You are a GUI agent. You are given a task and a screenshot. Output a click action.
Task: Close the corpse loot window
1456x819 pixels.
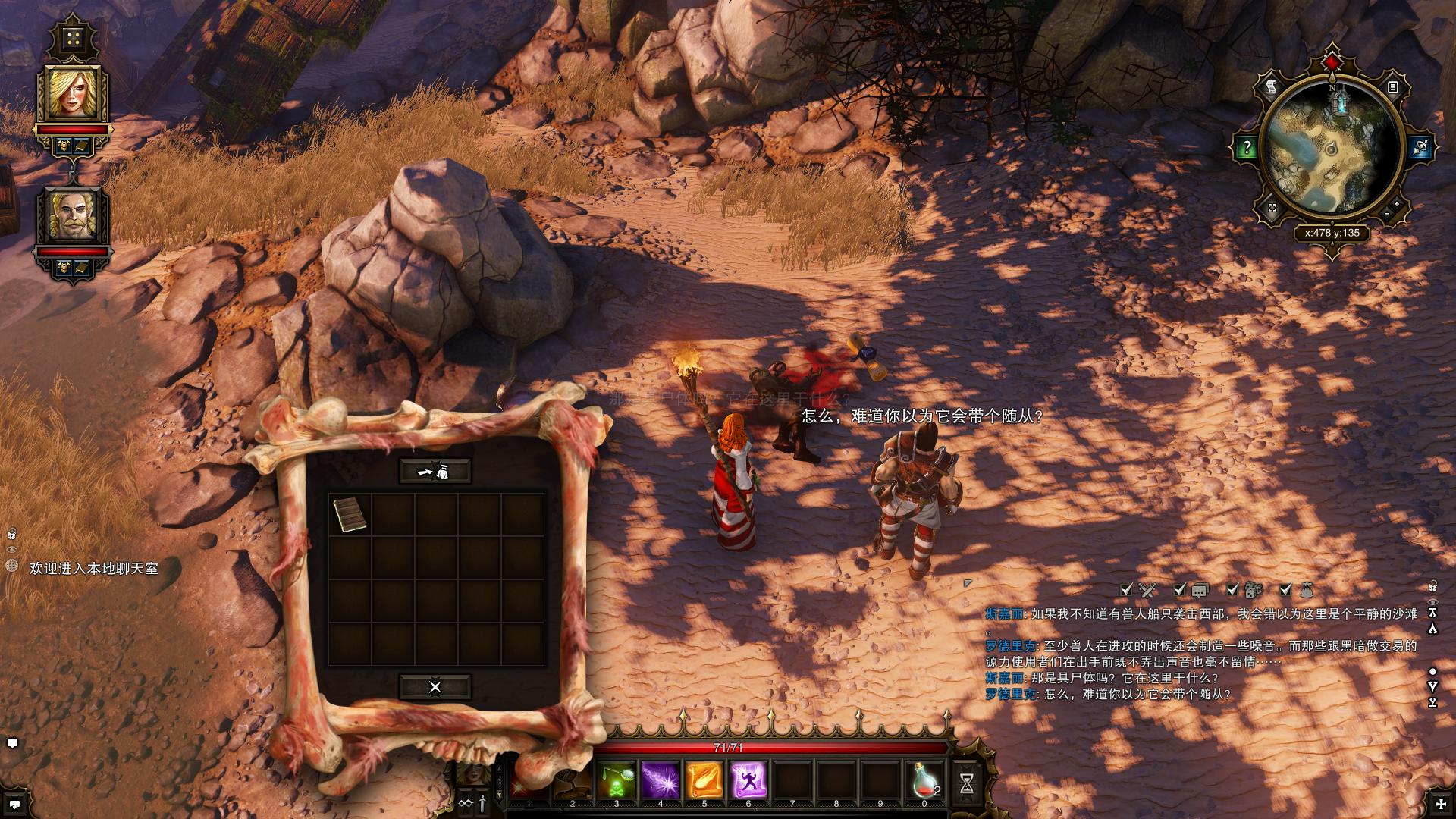coord(435,687)
